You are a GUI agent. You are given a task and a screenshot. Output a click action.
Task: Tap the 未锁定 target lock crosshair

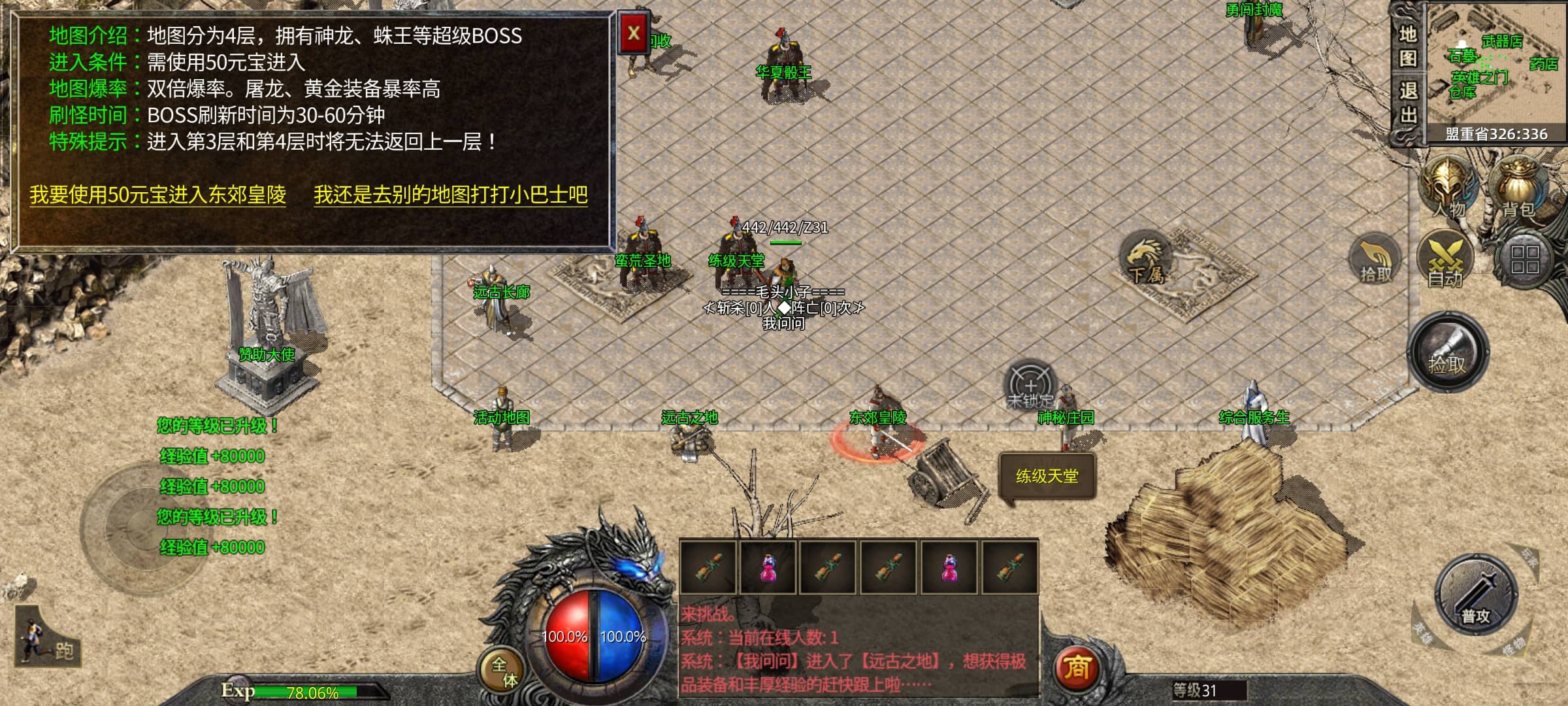(x=1030, y=384)
